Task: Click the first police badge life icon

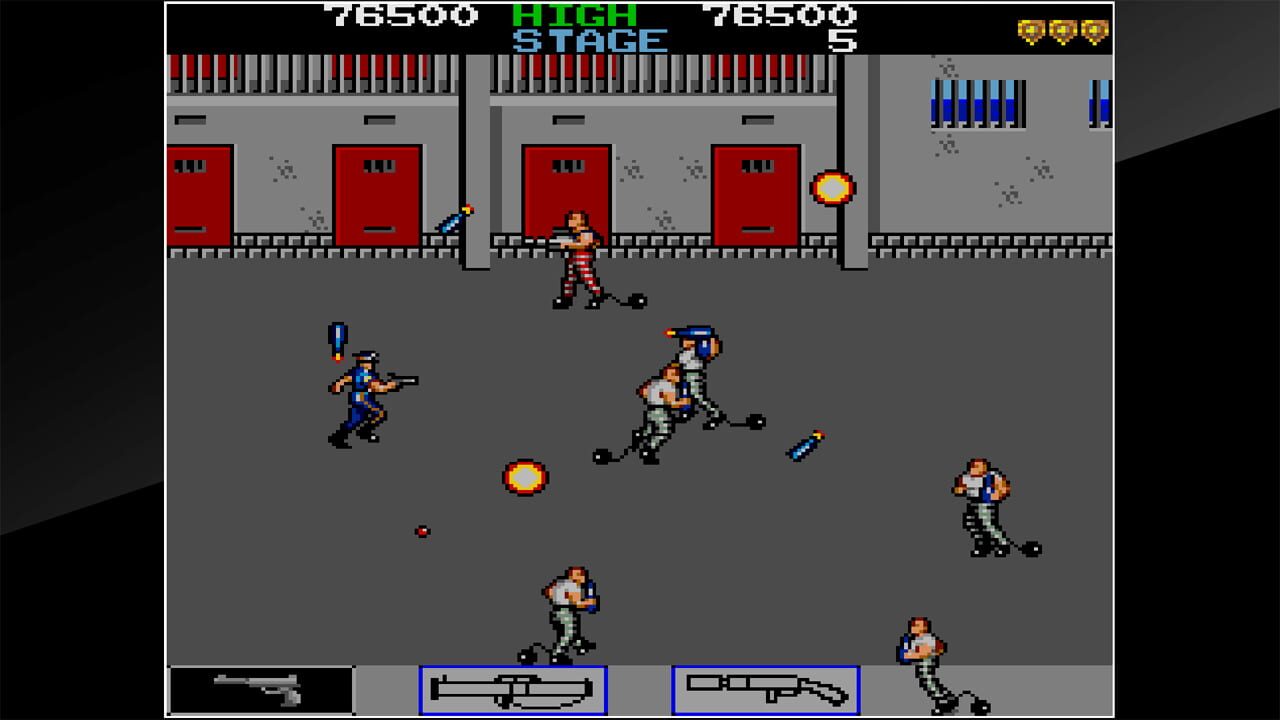Action: (x=1029, y=31)
